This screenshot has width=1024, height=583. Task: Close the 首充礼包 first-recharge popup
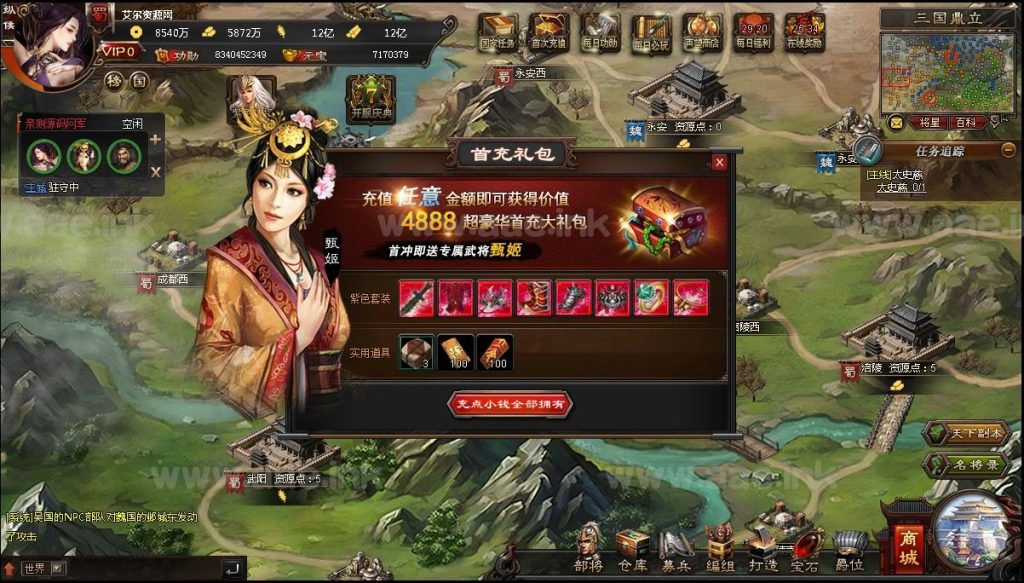pyautogui.click(x=719, y=163)
